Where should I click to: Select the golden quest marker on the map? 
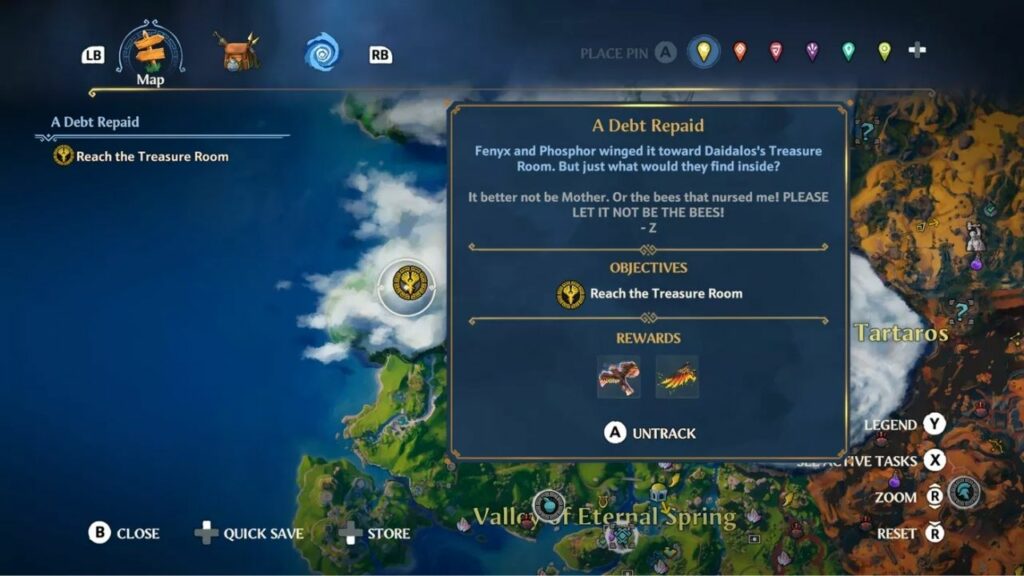408,285
